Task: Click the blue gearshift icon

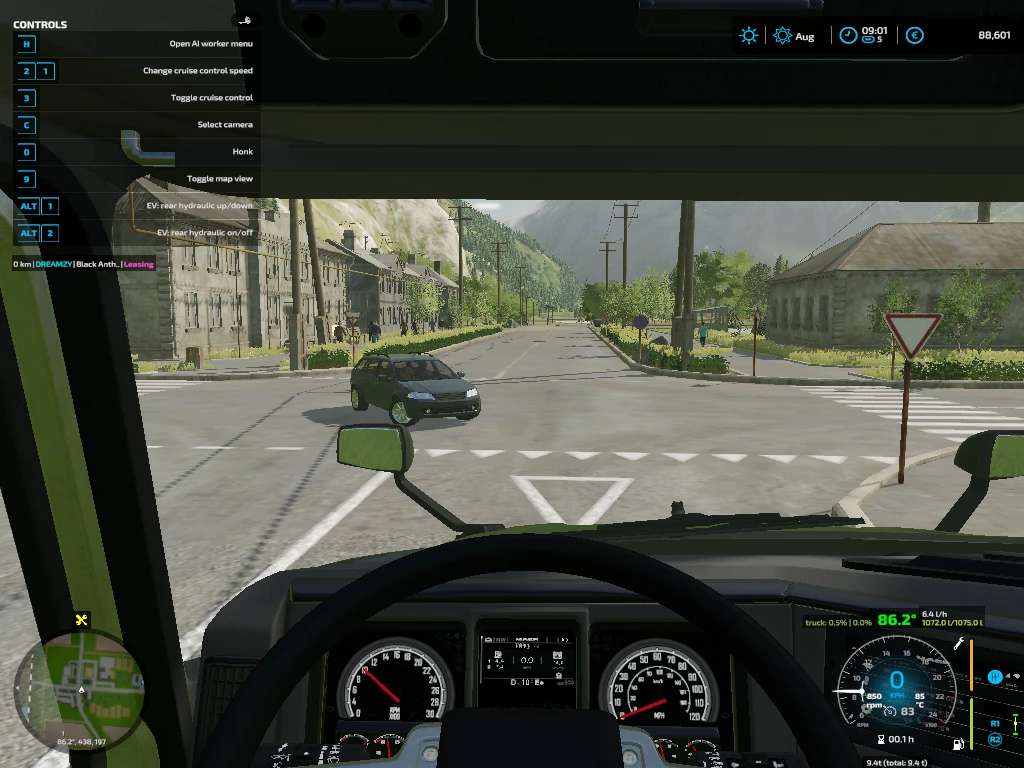Action: tap(995, 677)
